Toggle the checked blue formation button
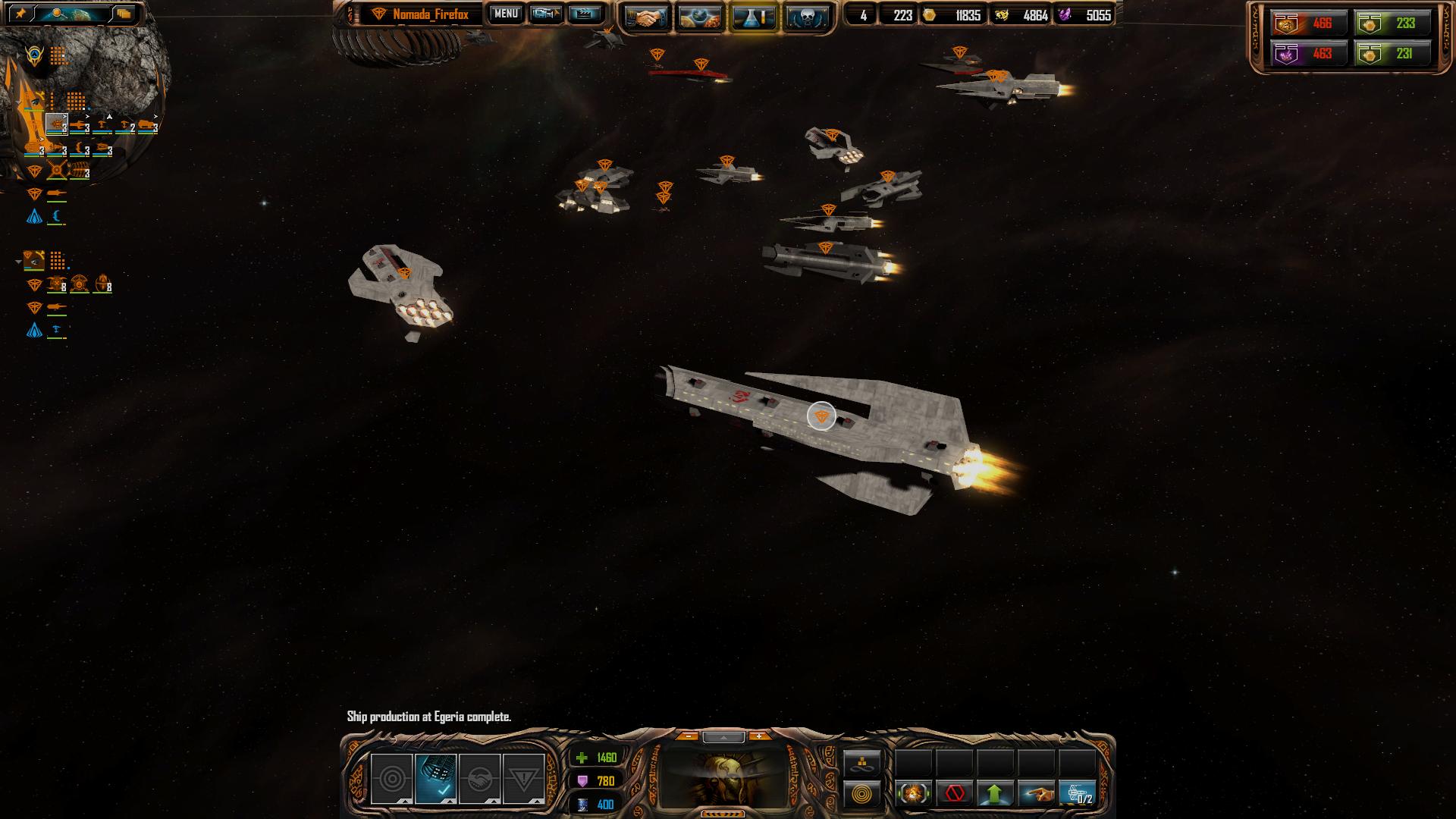The height and width of the screenshot is (819, 1456). click(435, 778)
